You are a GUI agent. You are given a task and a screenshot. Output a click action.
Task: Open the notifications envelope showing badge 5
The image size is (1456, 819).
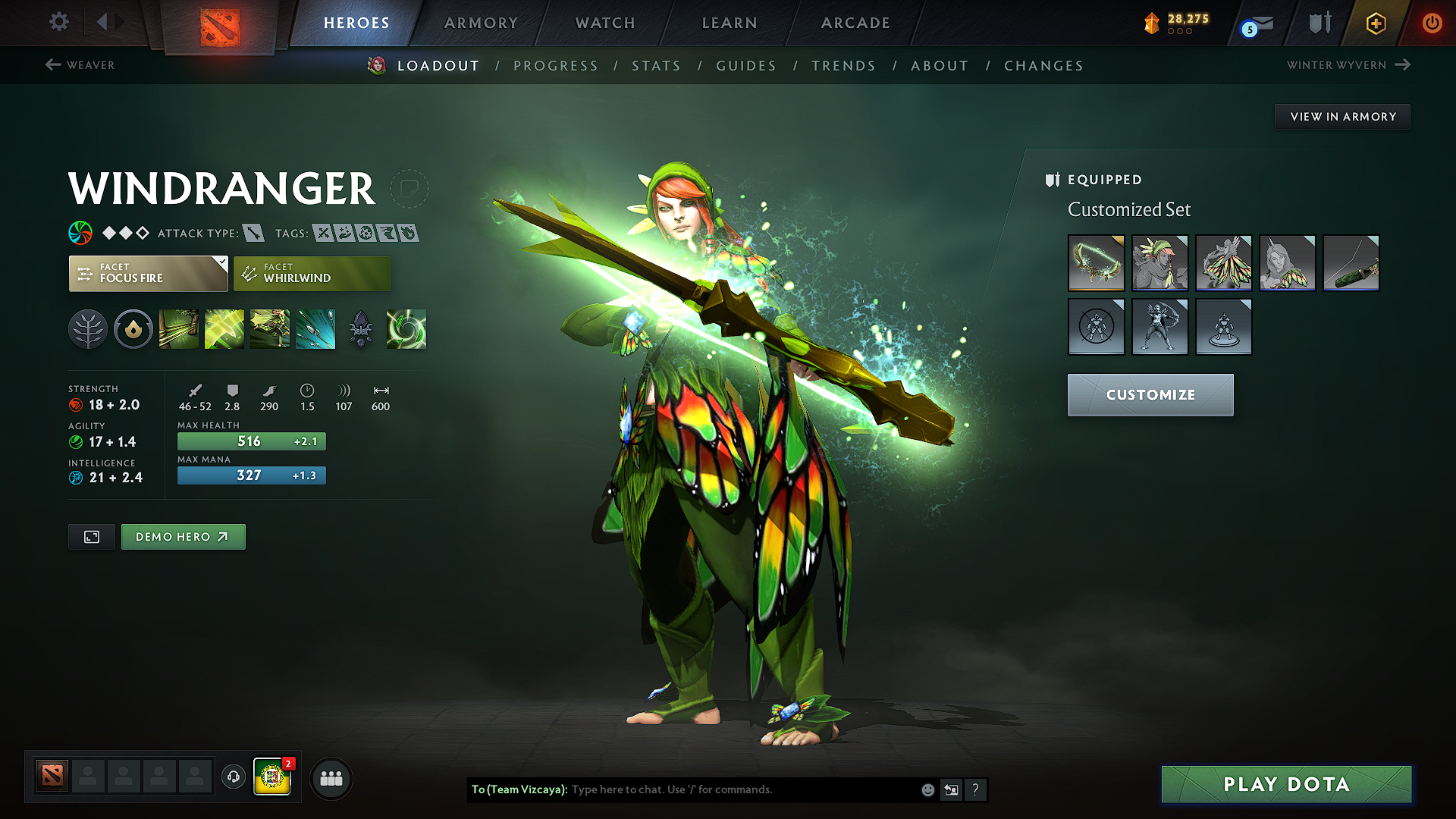1255,23
